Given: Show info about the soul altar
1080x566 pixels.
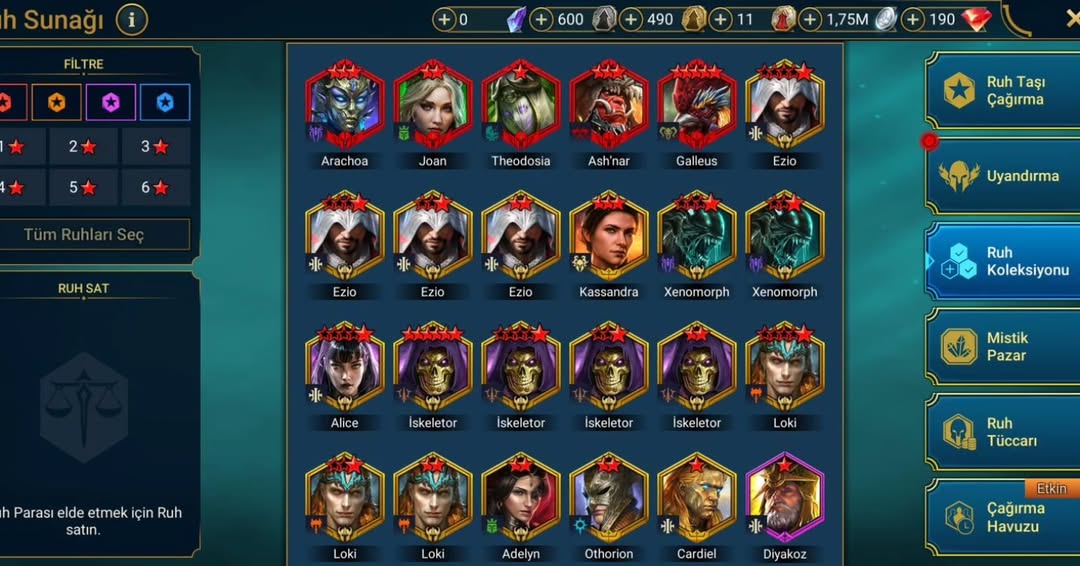Looking at the screenshot, I should tap(132, 19).
